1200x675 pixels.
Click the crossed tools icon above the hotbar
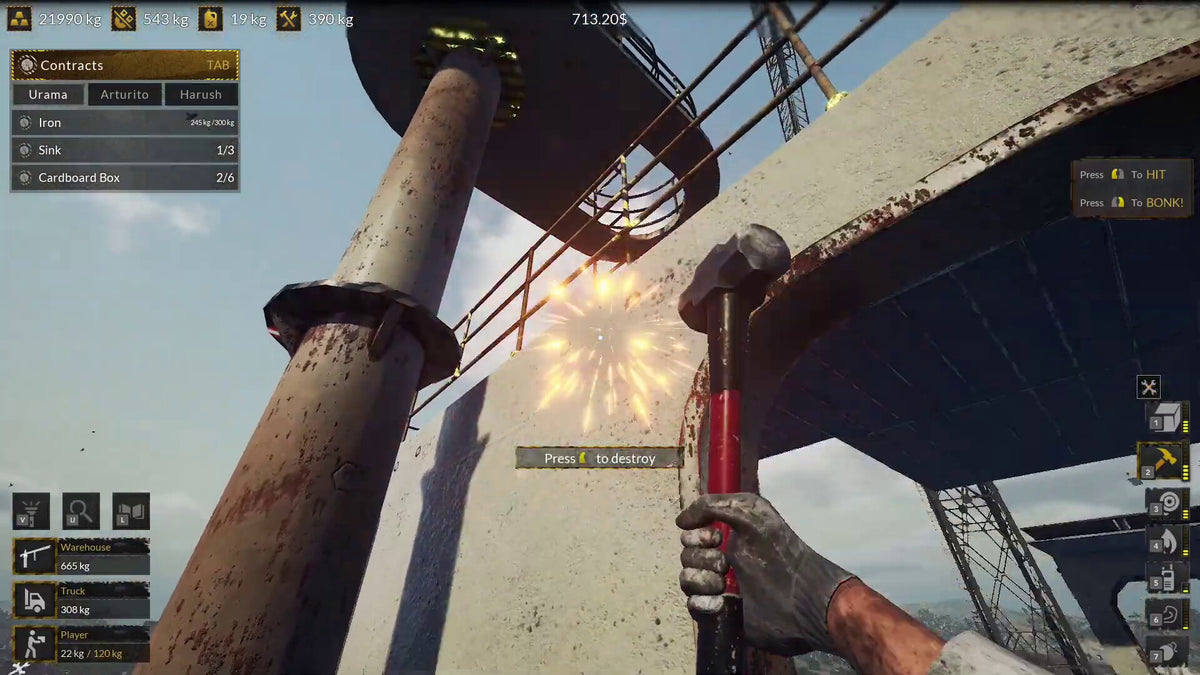point(1148,388)
